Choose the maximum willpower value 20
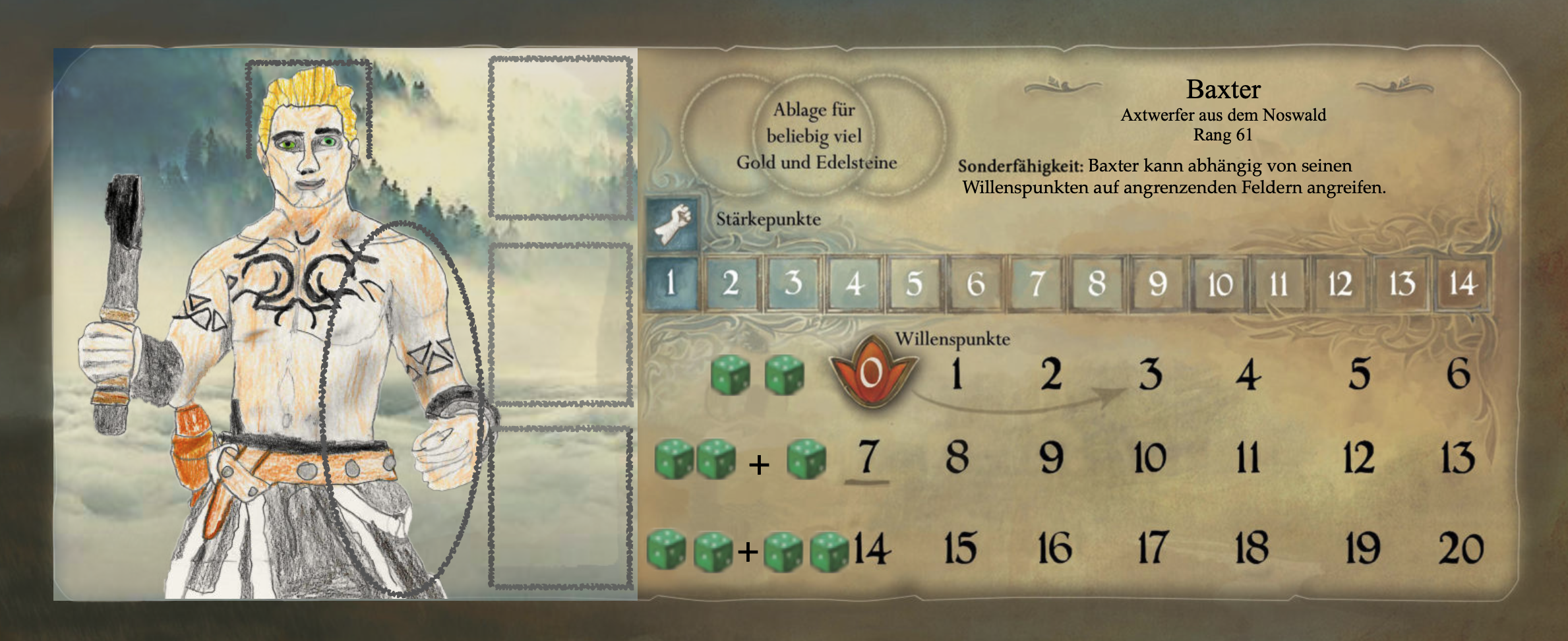1568x641 pixels. [1461, 549]
